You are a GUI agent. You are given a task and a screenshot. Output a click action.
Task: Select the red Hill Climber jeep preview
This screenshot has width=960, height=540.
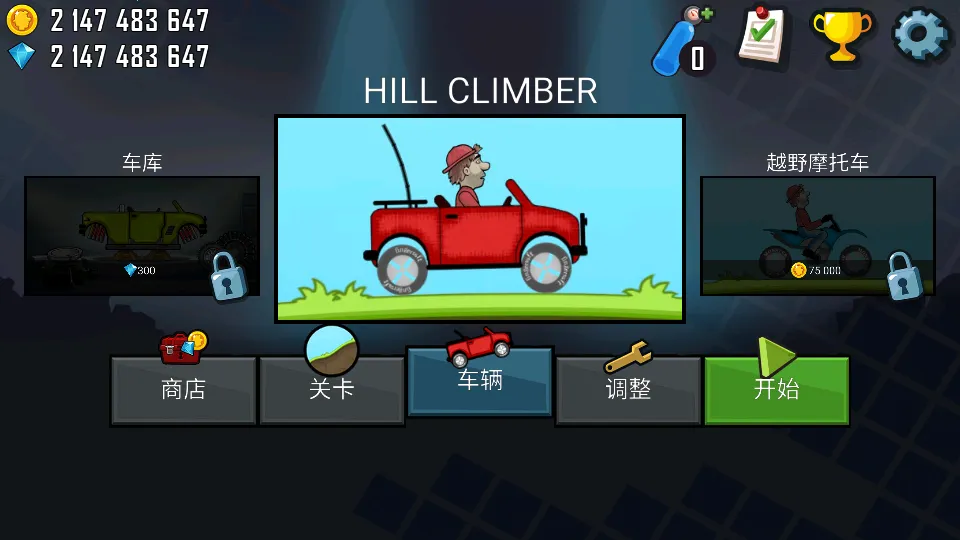(480, 219)
